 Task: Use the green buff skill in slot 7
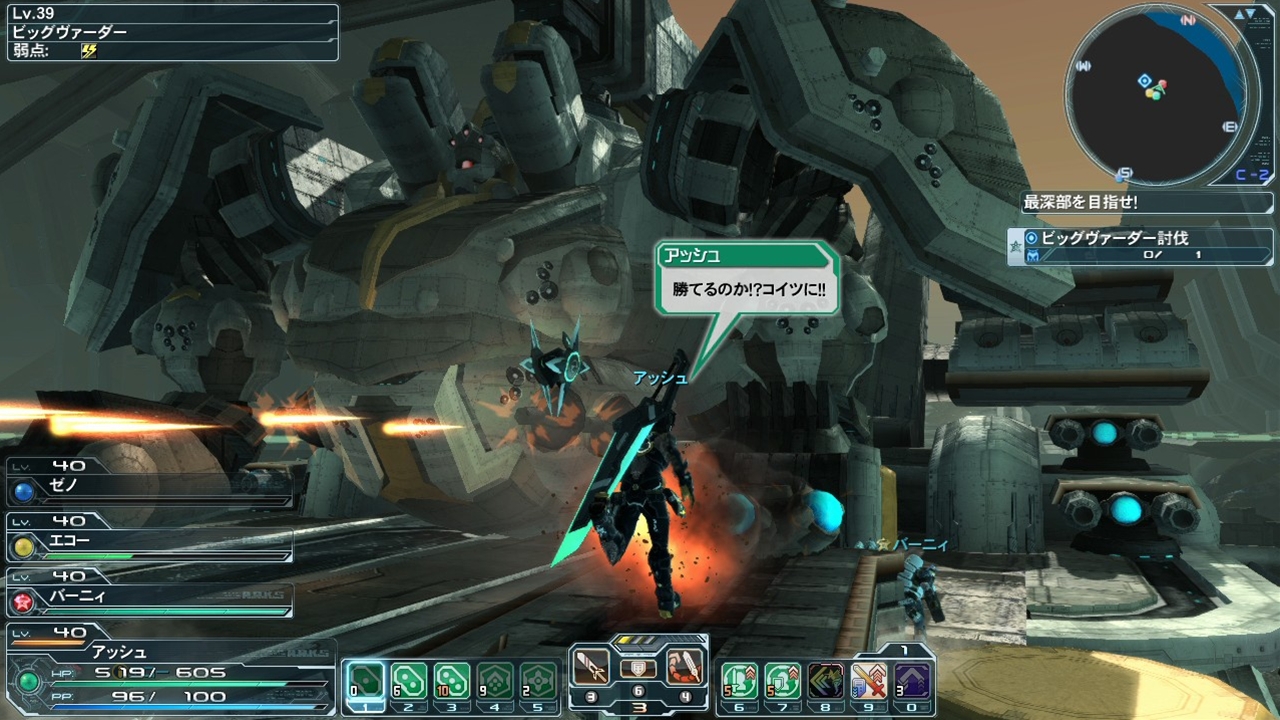(x=782, y=681)
